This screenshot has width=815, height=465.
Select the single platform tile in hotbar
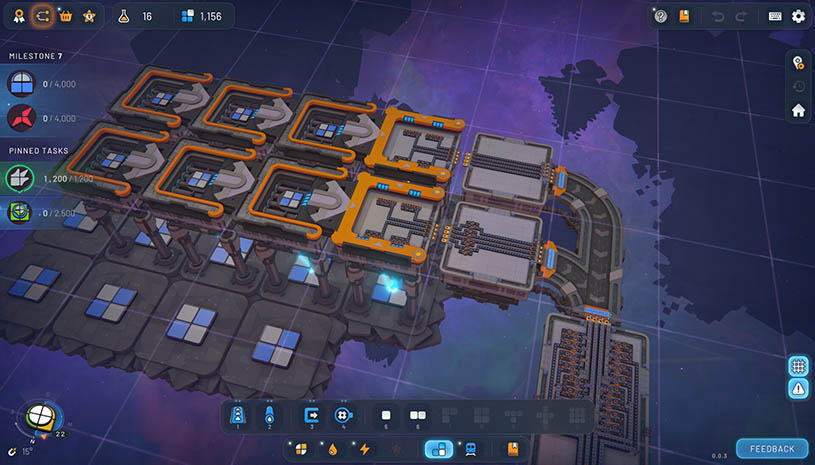tap(386, 413)
